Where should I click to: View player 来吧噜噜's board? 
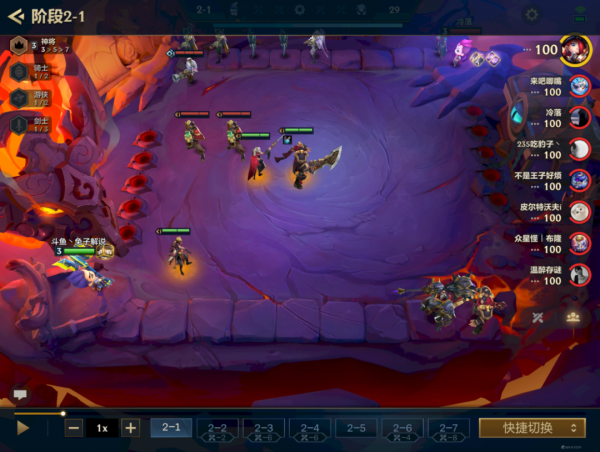coord(578,87)
